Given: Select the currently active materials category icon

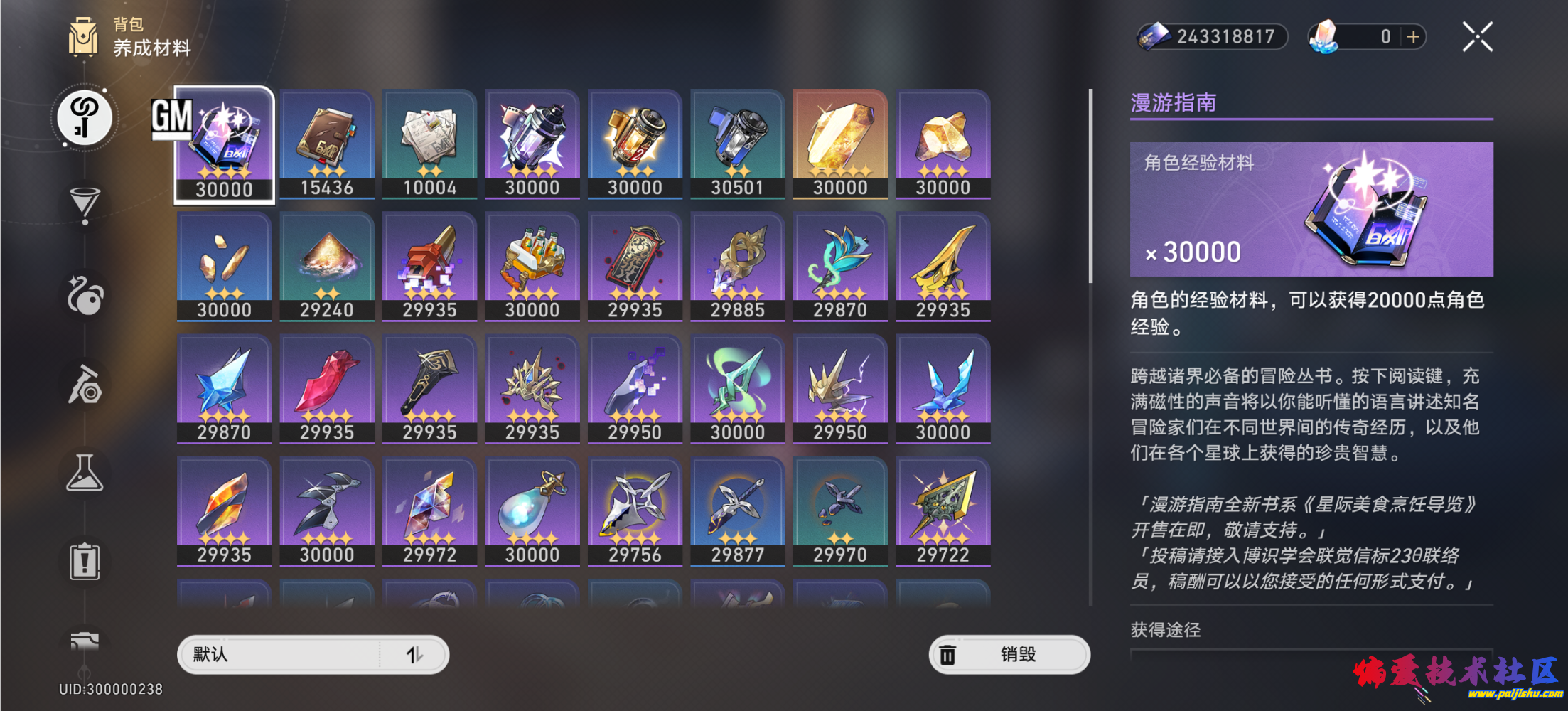Looking at the screenshot, I should pos(84,117).
